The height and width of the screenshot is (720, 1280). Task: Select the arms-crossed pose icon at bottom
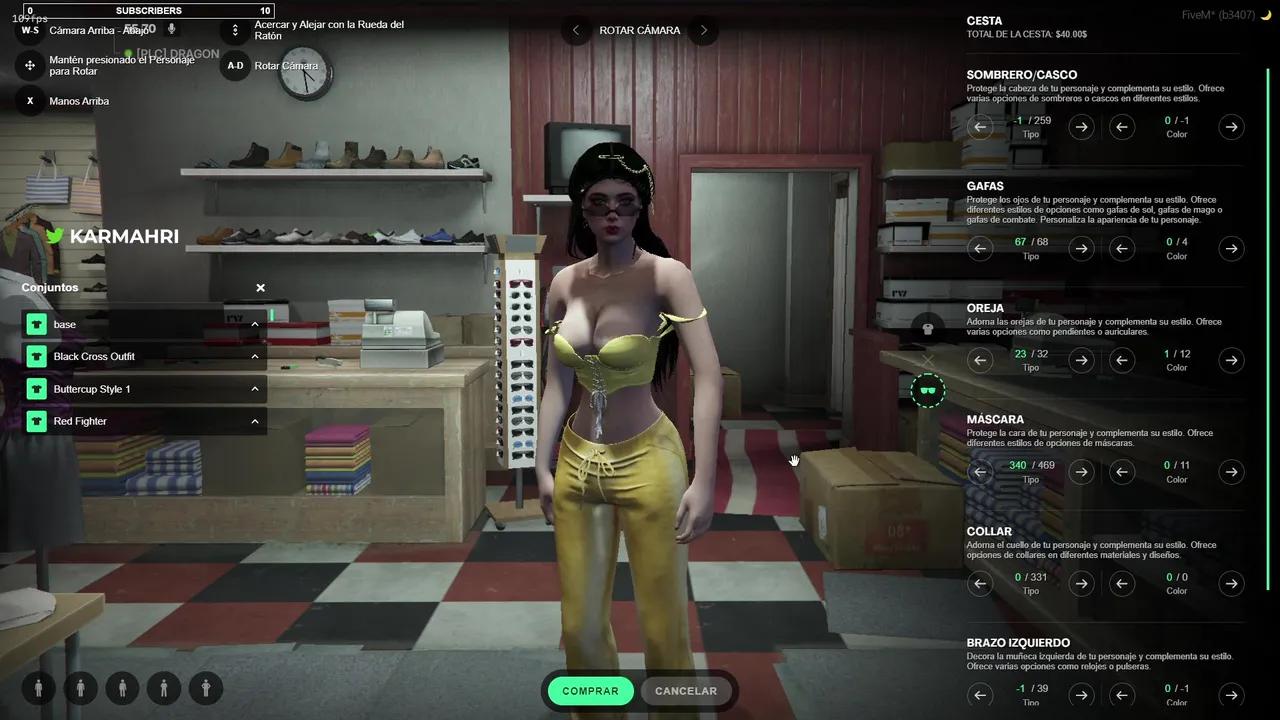coord(207,688)
